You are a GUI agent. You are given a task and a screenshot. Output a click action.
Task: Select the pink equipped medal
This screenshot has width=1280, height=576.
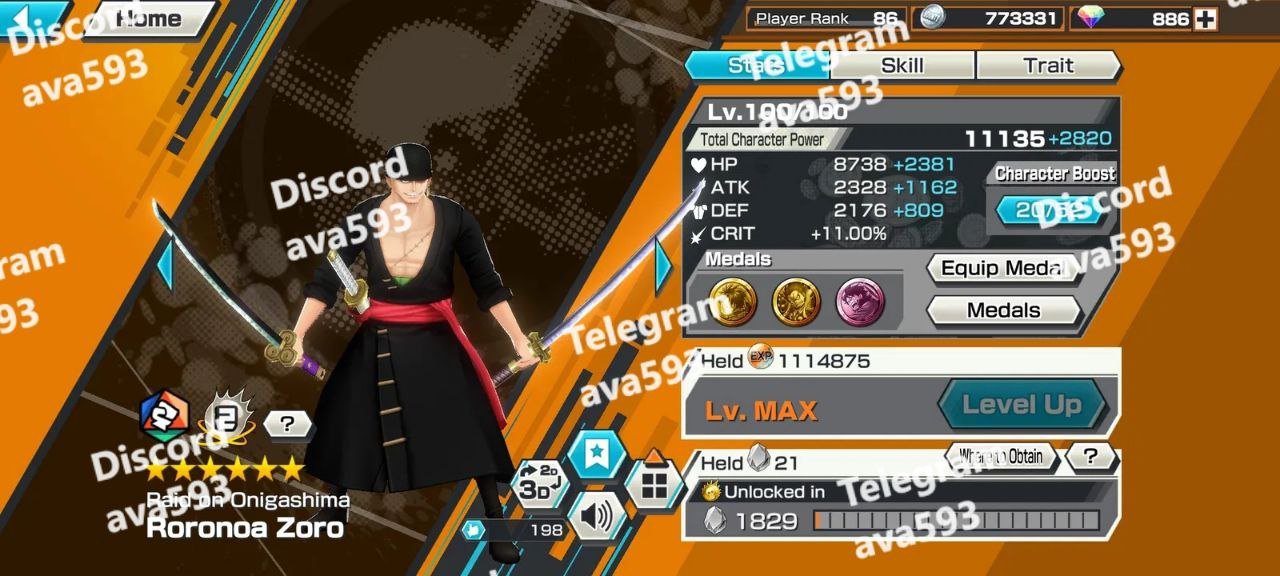tap(861, 302)
